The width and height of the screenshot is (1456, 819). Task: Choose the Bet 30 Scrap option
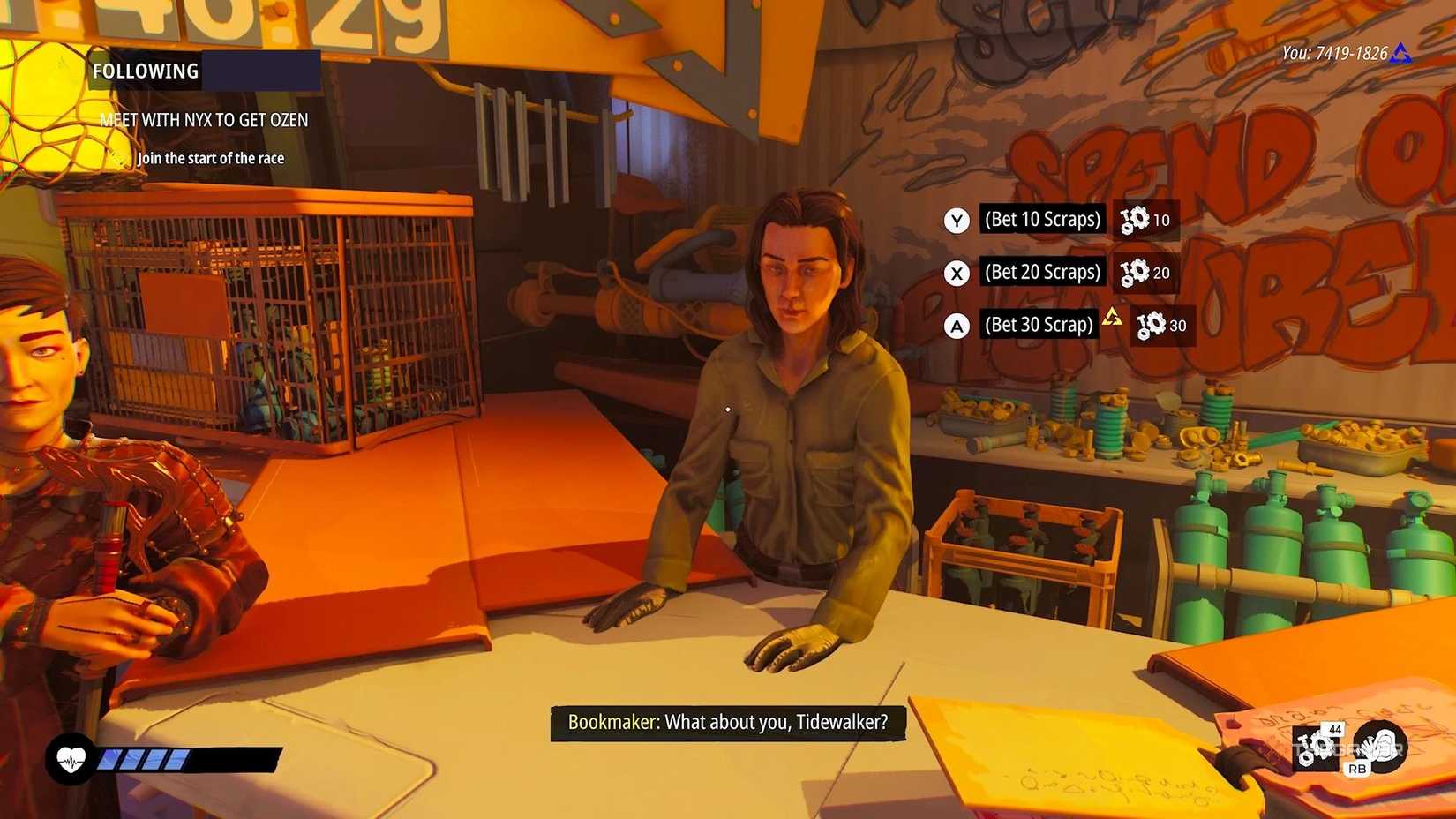1039,325
